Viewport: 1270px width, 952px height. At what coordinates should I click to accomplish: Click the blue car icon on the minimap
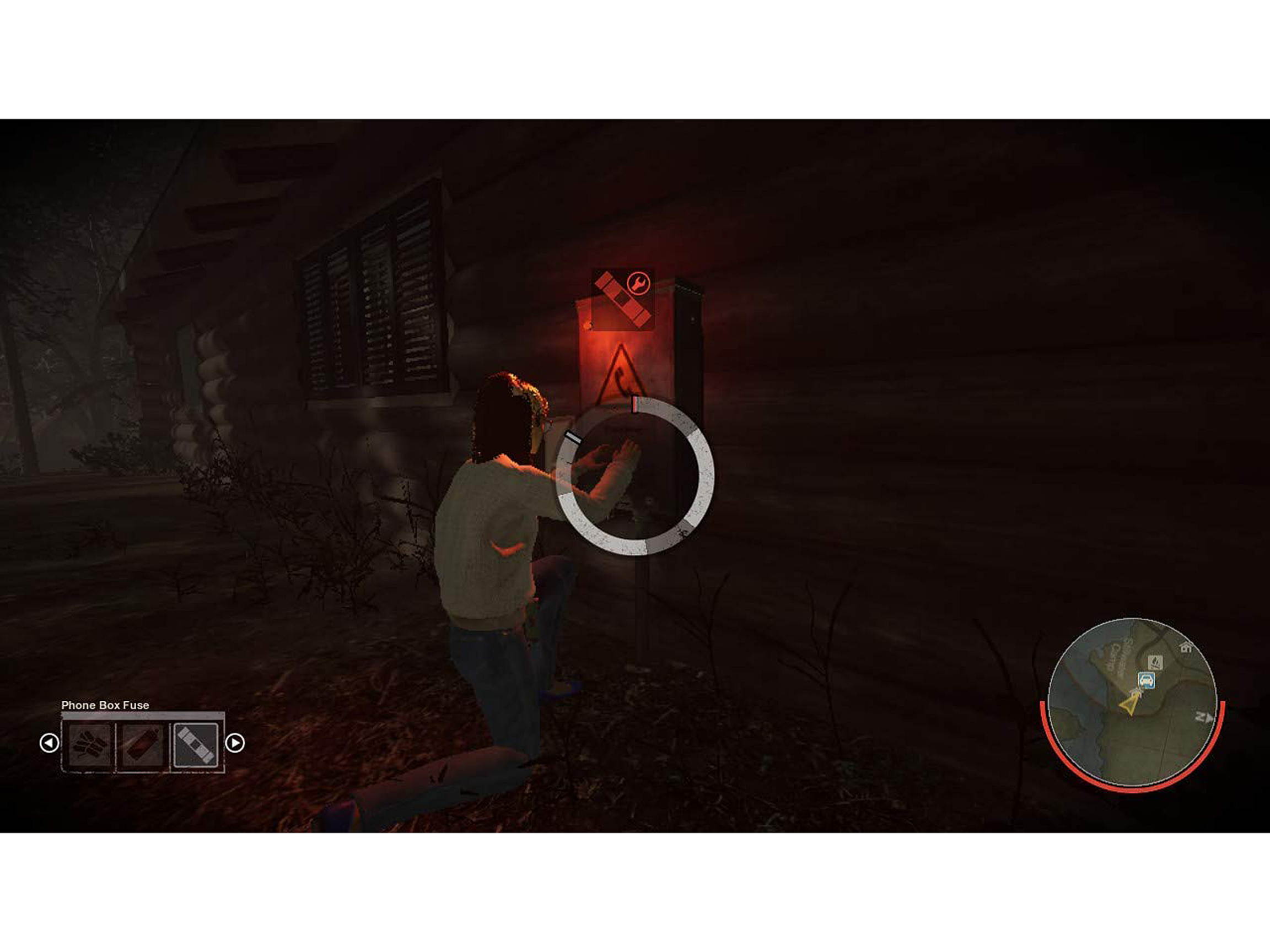(1147, 681)
